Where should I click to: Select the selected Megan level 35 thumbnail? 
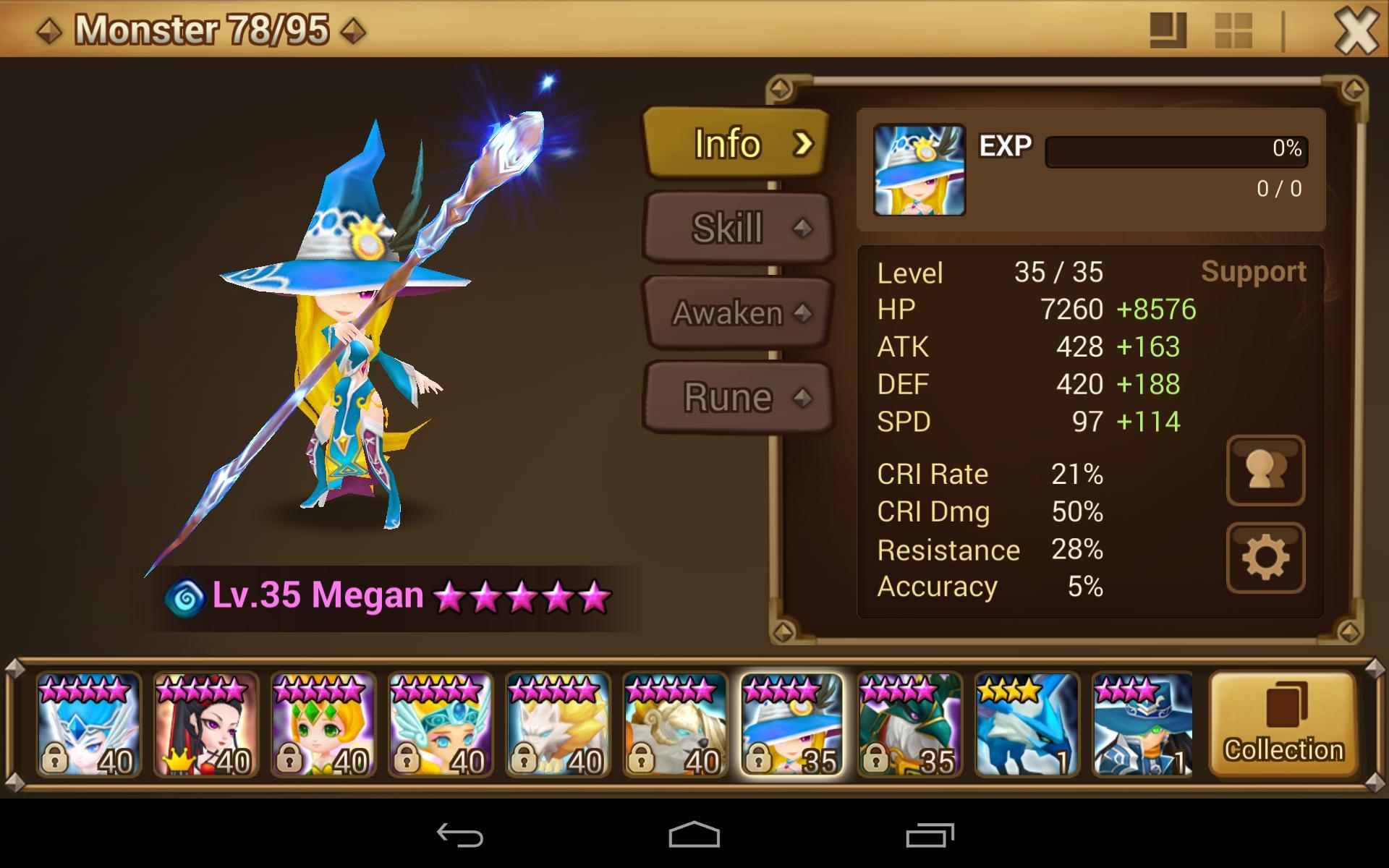792,724
